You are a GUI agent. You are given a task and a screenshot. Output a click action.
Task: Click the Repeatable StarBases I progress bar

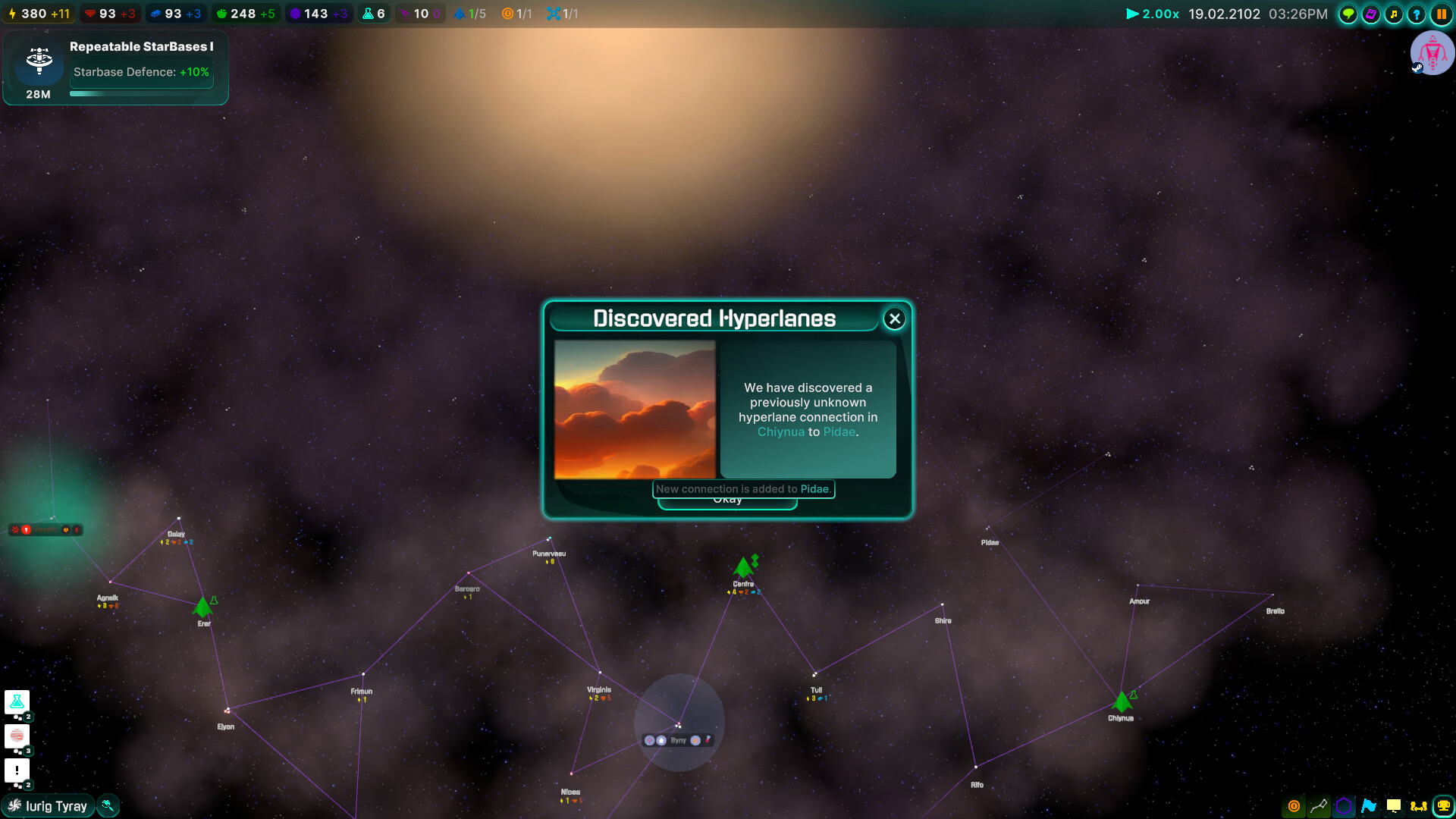(x=141, y=93)
